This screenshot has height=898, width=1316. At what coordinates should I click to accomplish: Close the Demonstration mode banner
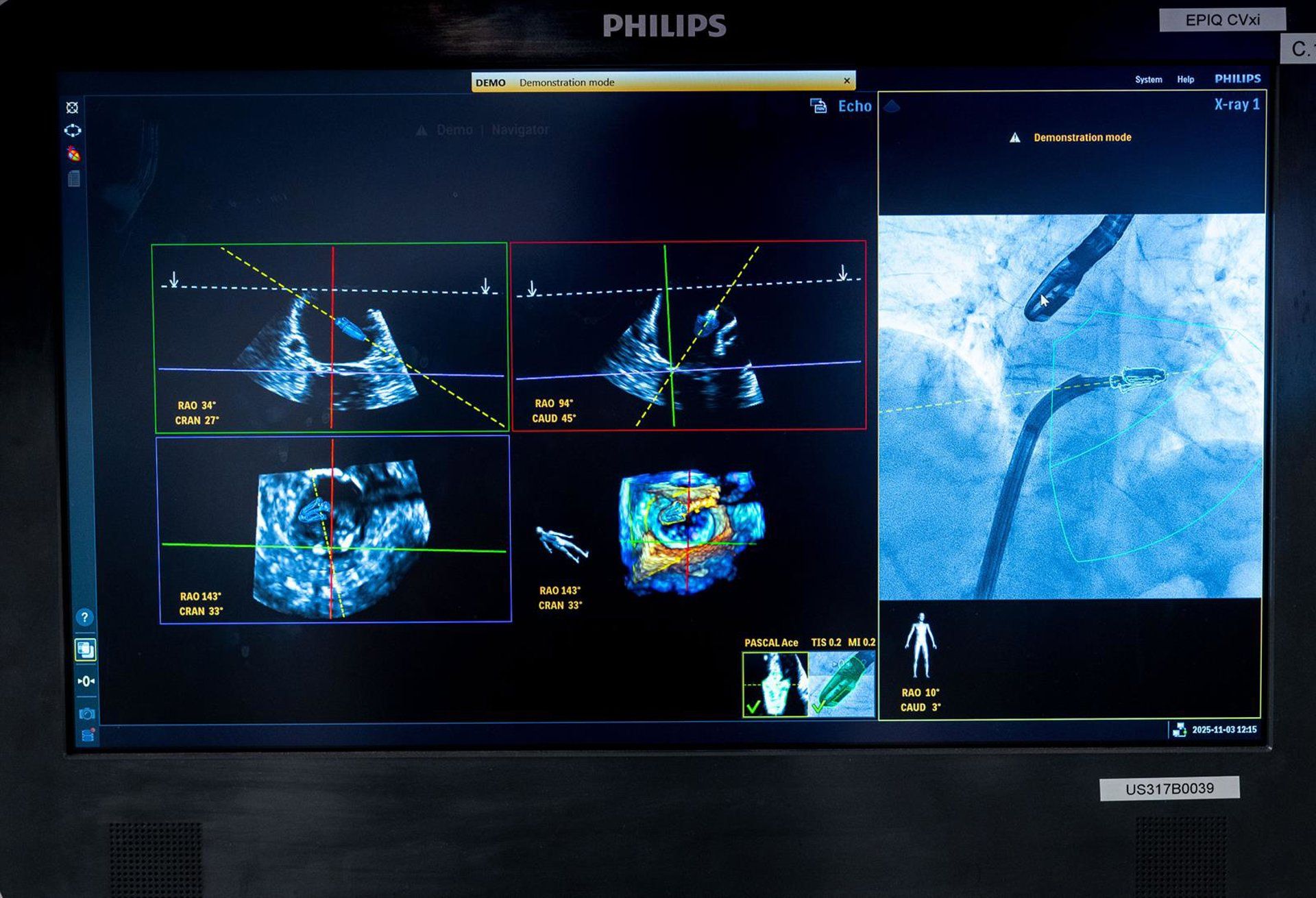click(x=846, y=81)
